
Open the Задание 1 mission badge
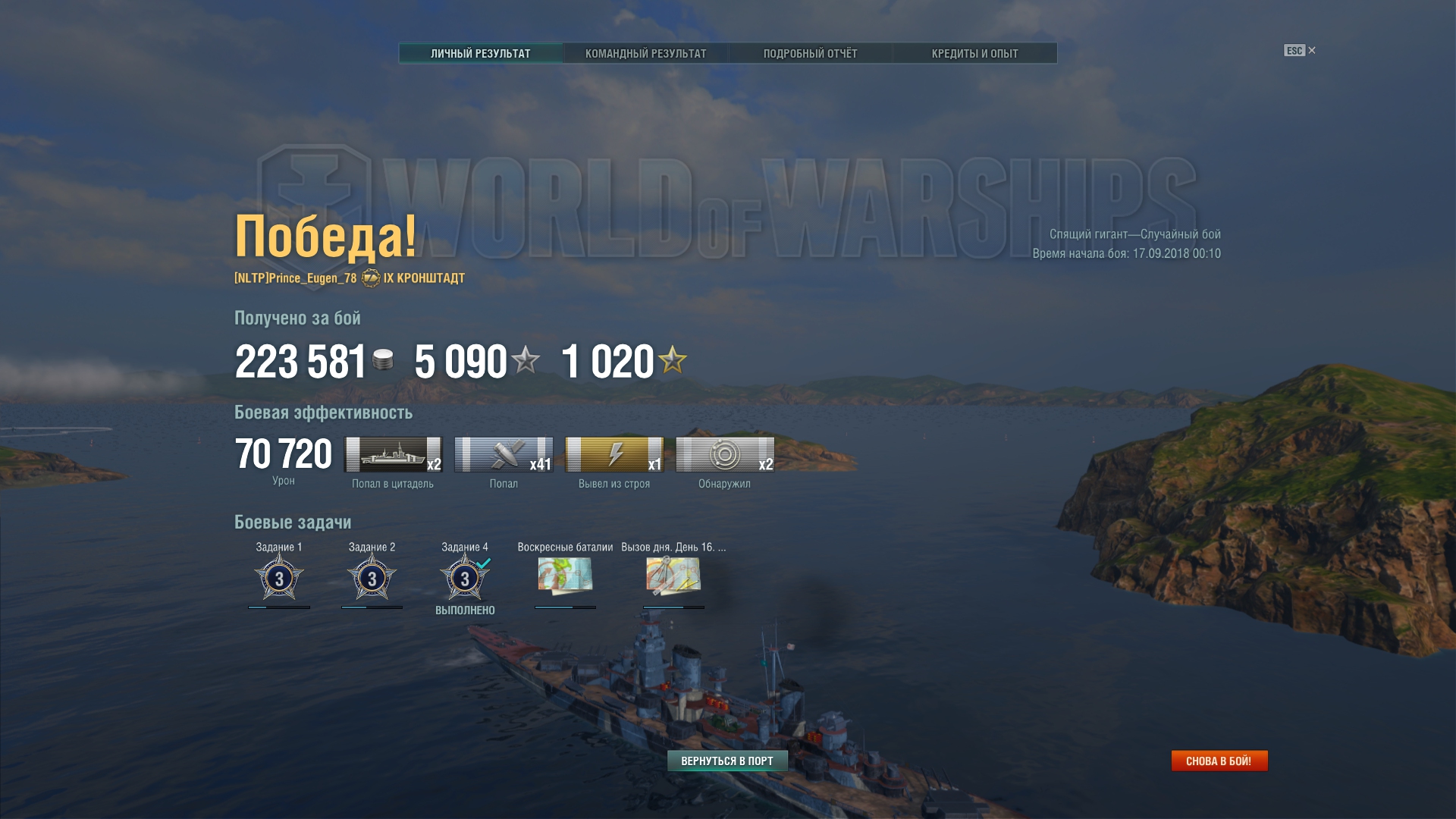pyautogui.click(x=279, y=578)
